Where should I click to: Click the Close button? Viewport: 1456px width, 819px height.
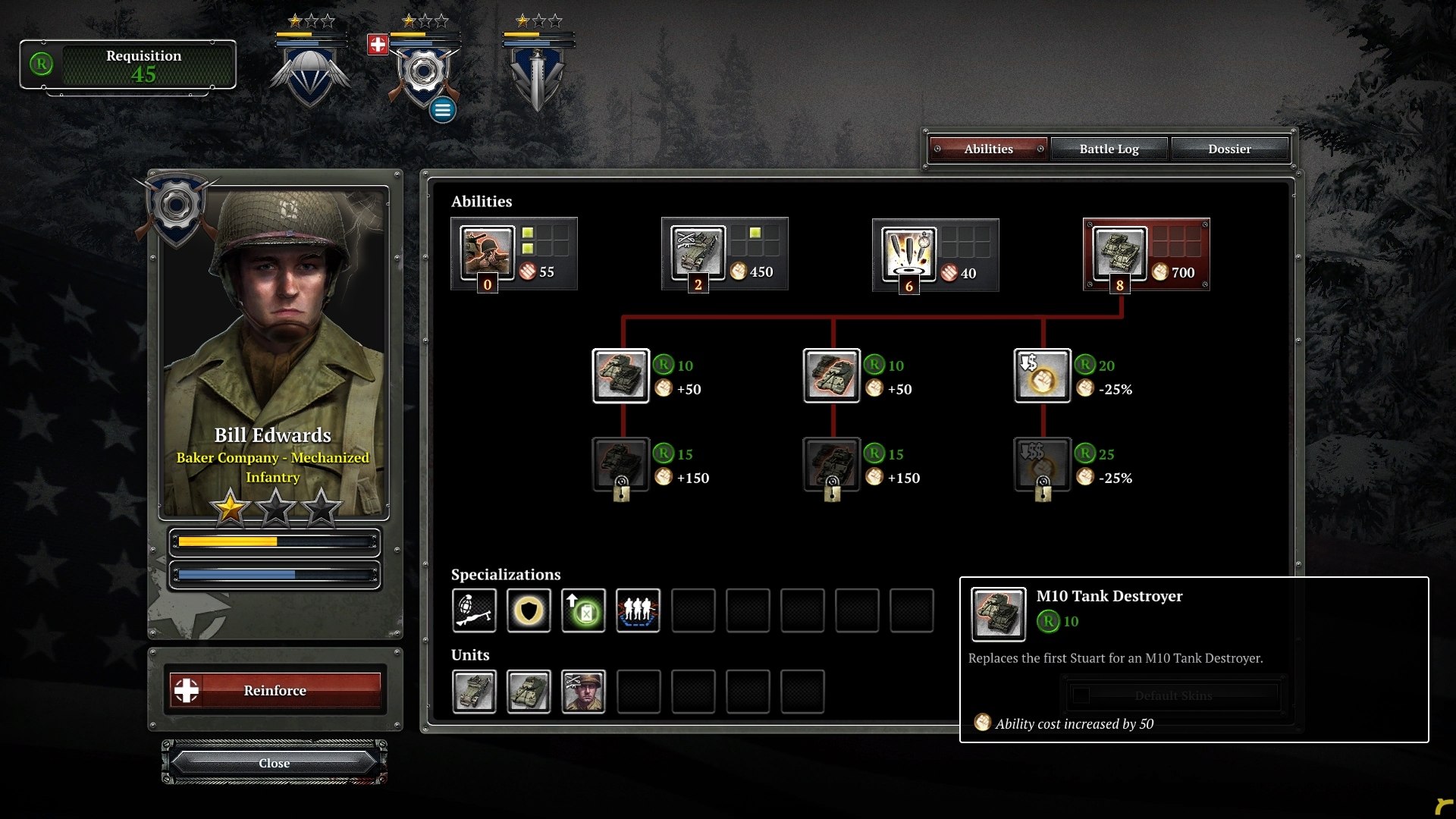coord(274,763)
